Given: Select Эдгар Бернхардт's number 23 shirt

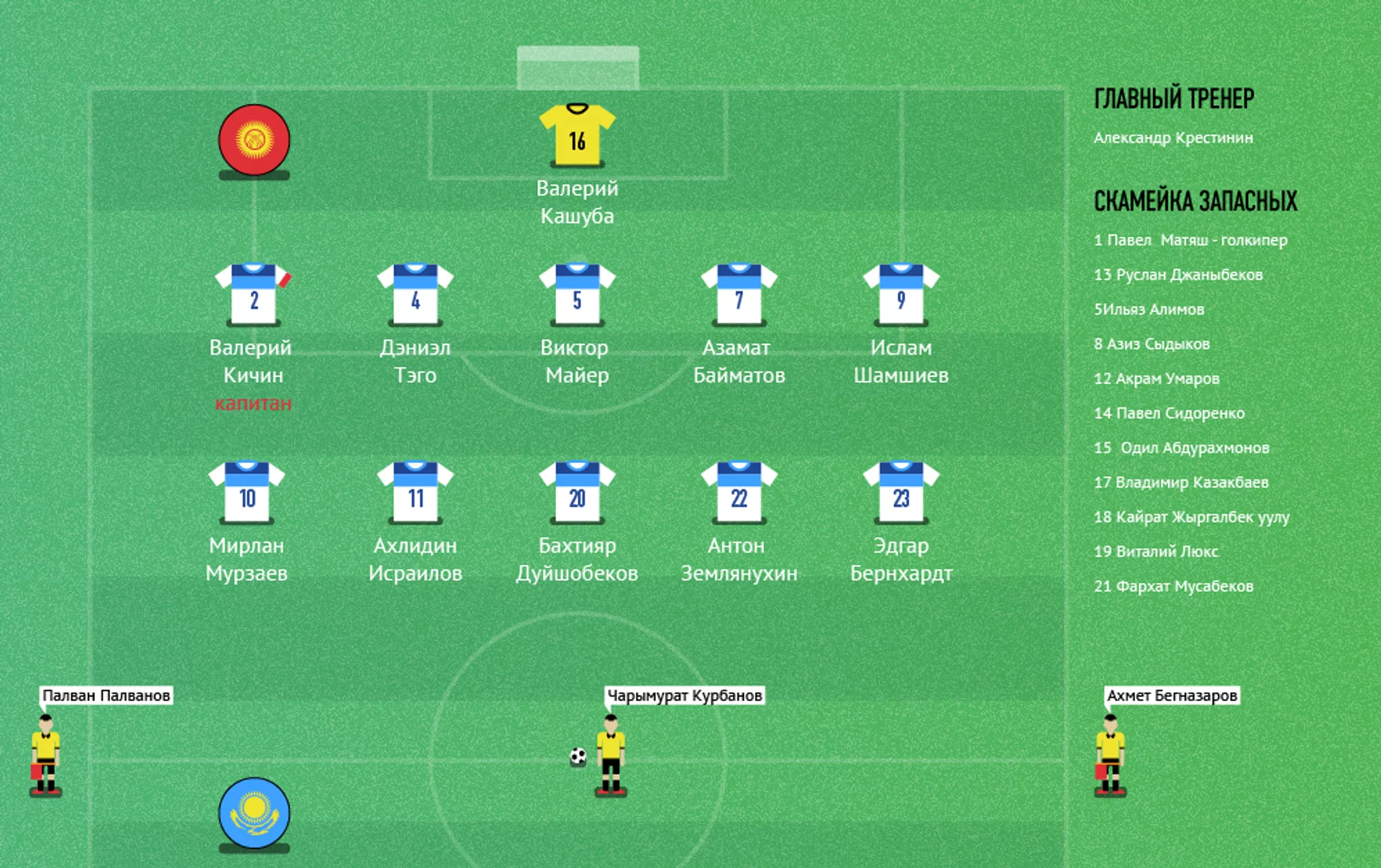Looking at the screenshot, I should 901,493.
